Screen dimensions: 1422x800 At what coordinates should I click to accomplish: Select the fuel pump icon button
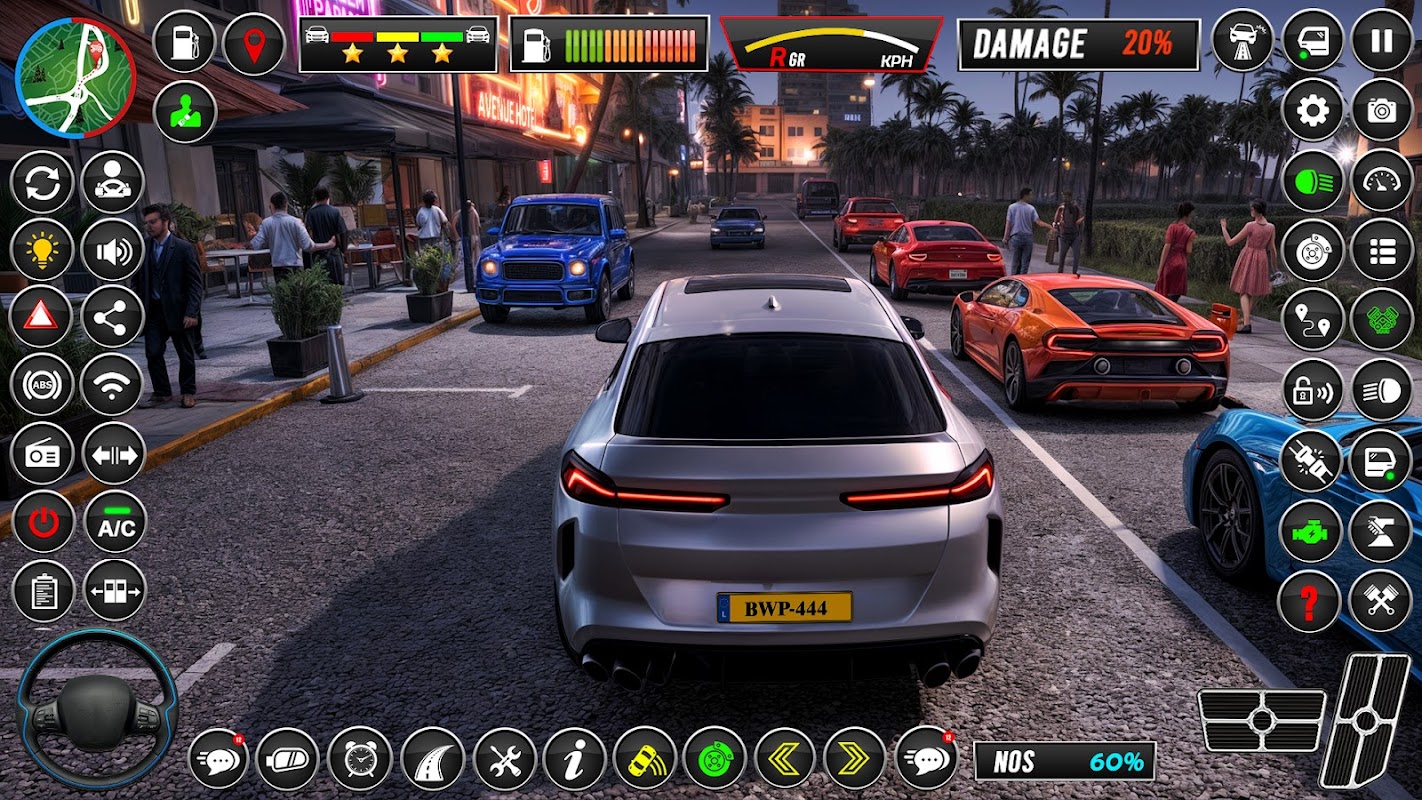185,43
